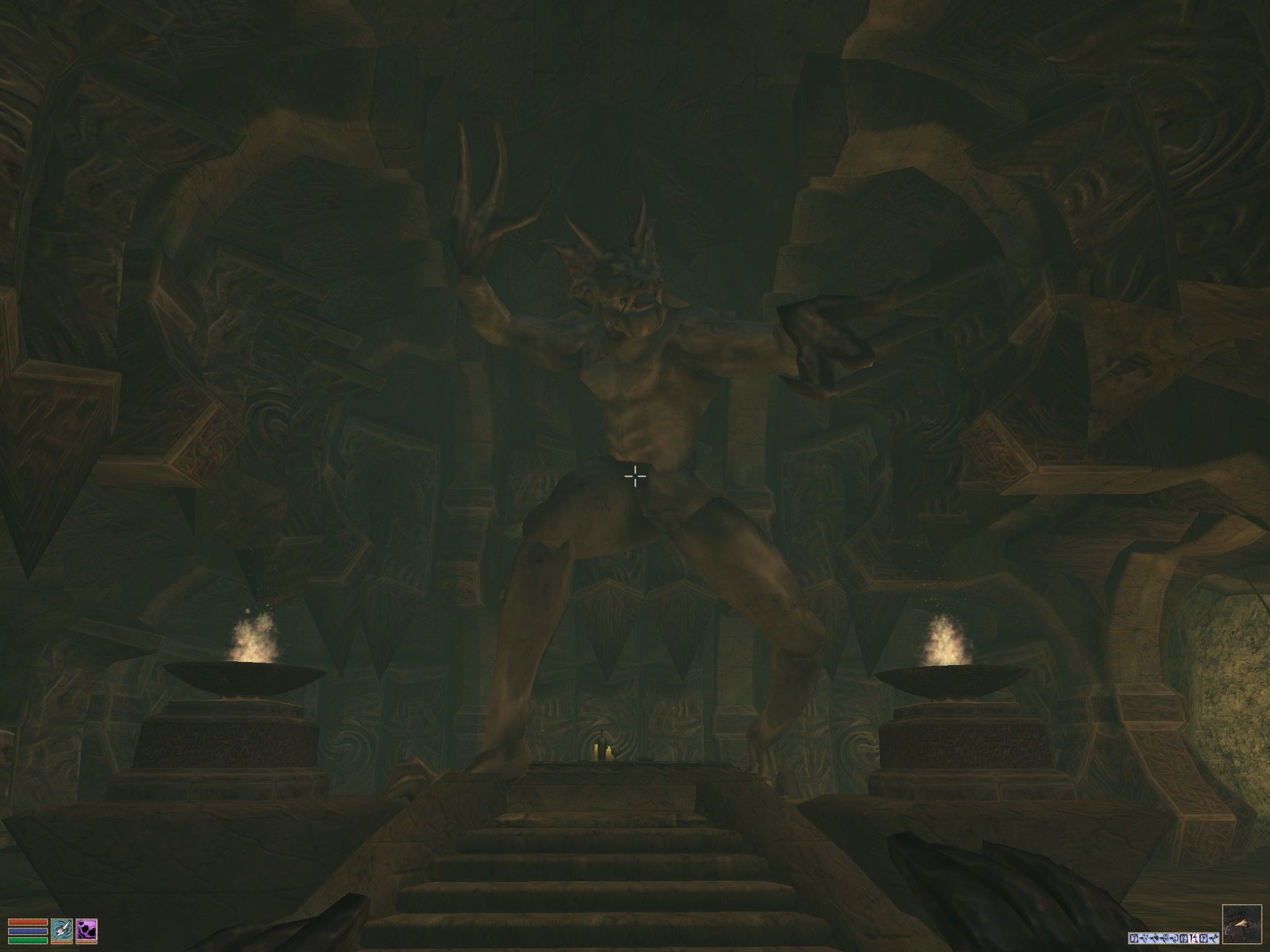Click the square rune icon in the effects bar
Screen dimensions: 1270x952
(1183, 937)
